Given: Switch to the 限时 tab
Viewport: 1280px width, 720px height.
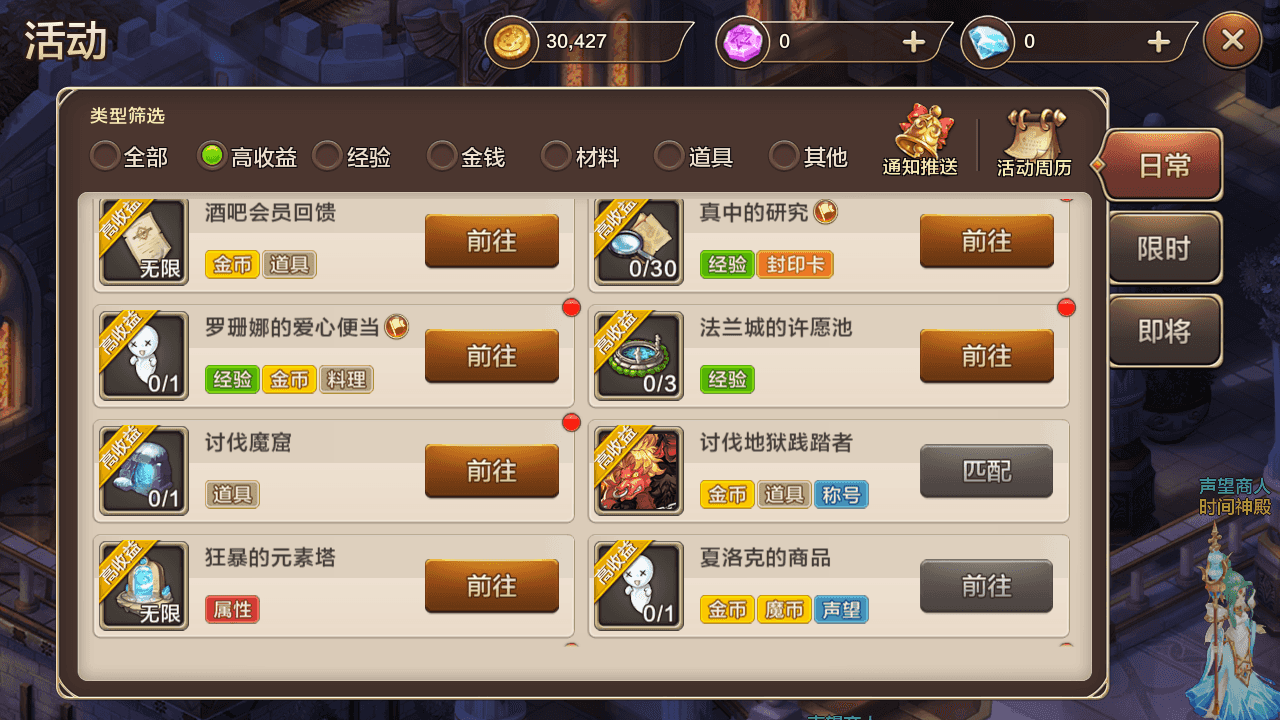Looking at the screenshot, I should tap(1163, 248).
